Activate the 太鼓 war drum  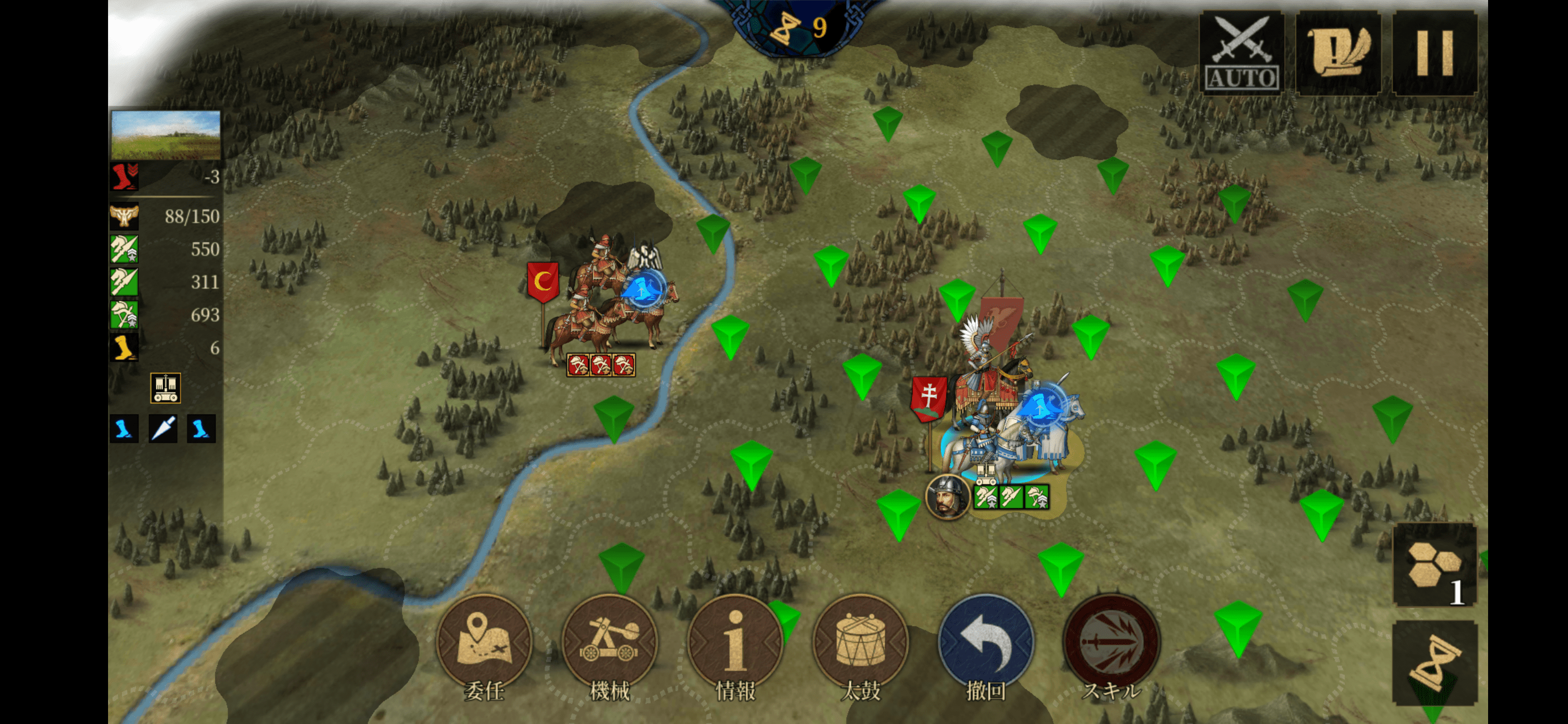(x=861, y=642)
